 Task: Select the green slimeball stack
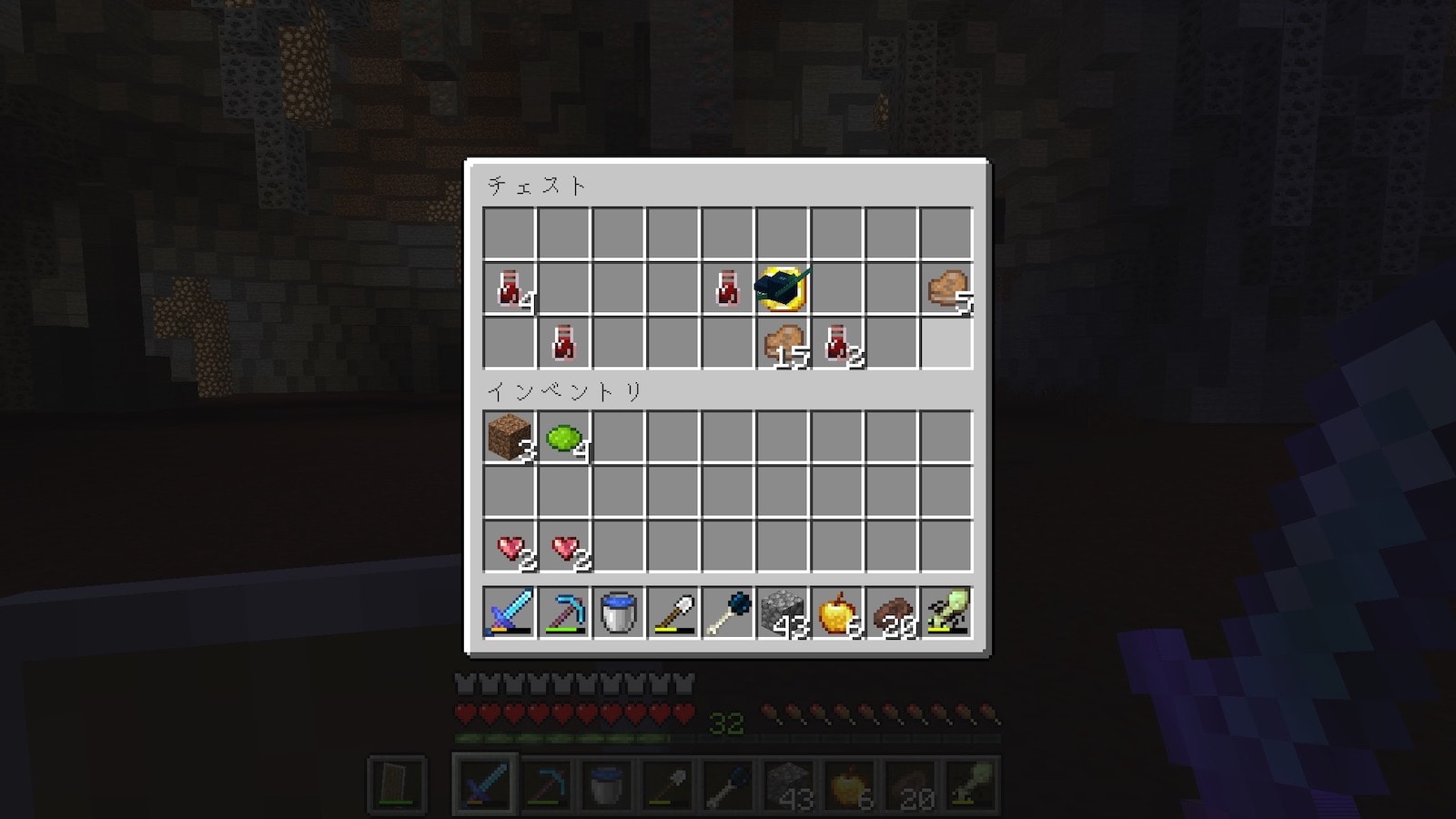pyautogui.click(x=564, y=438)
